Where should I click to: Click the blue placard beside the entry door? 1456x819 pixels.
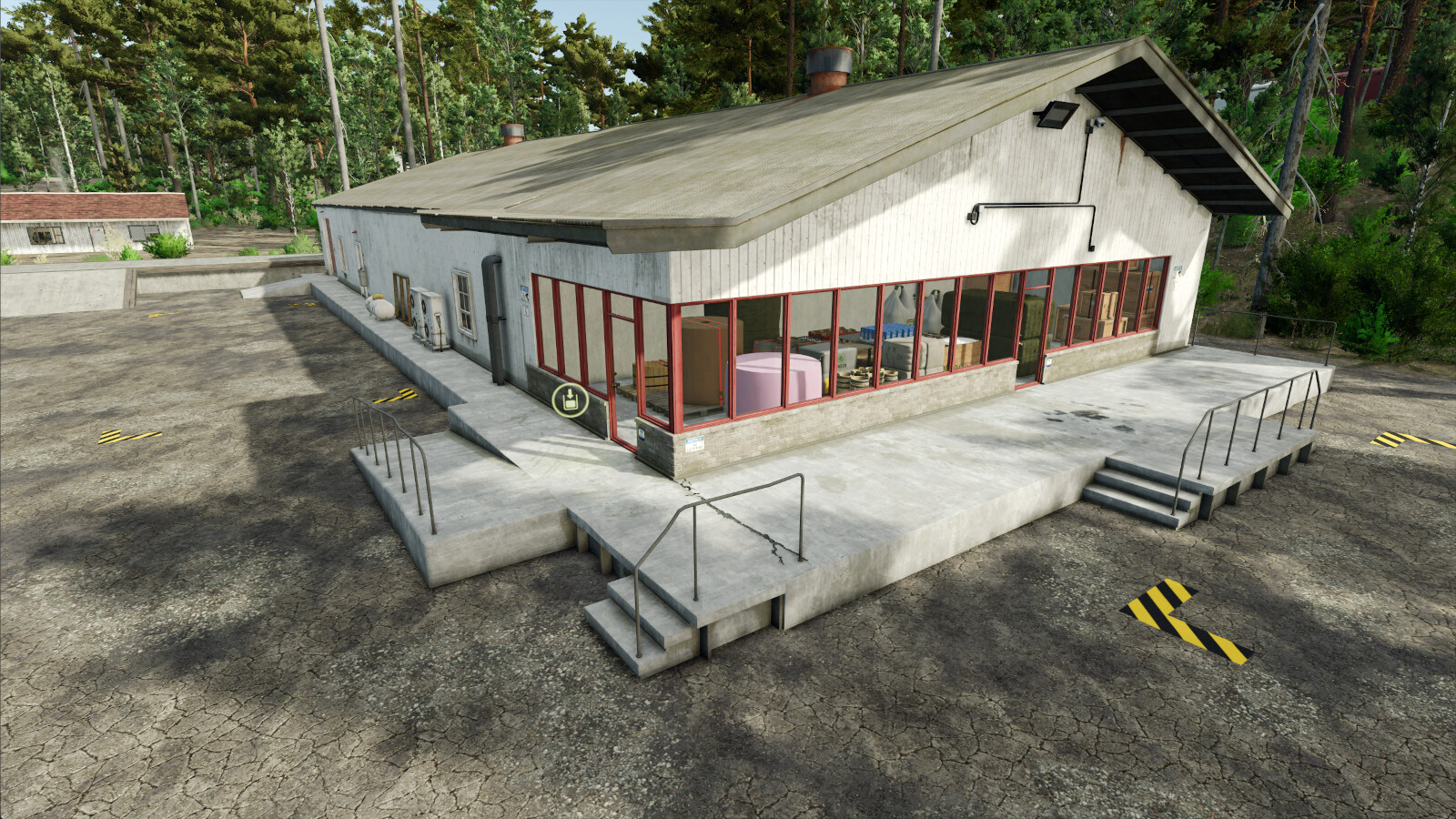click(642, 433)
